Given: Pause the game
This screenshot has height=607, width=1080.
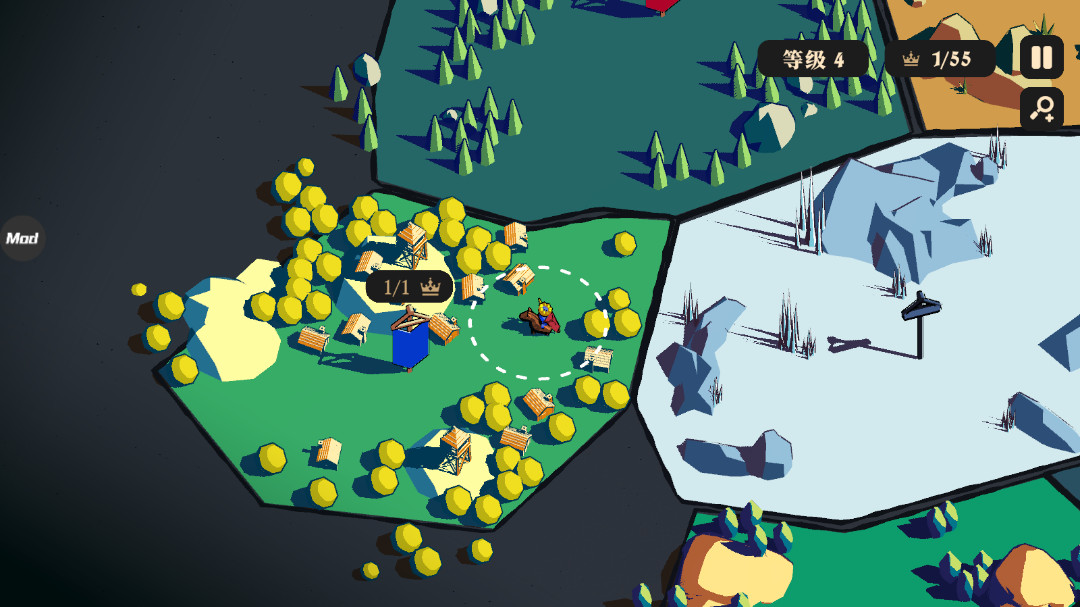Looking at the screenshot, I should pyautogui.click(x=1041, y=57).
